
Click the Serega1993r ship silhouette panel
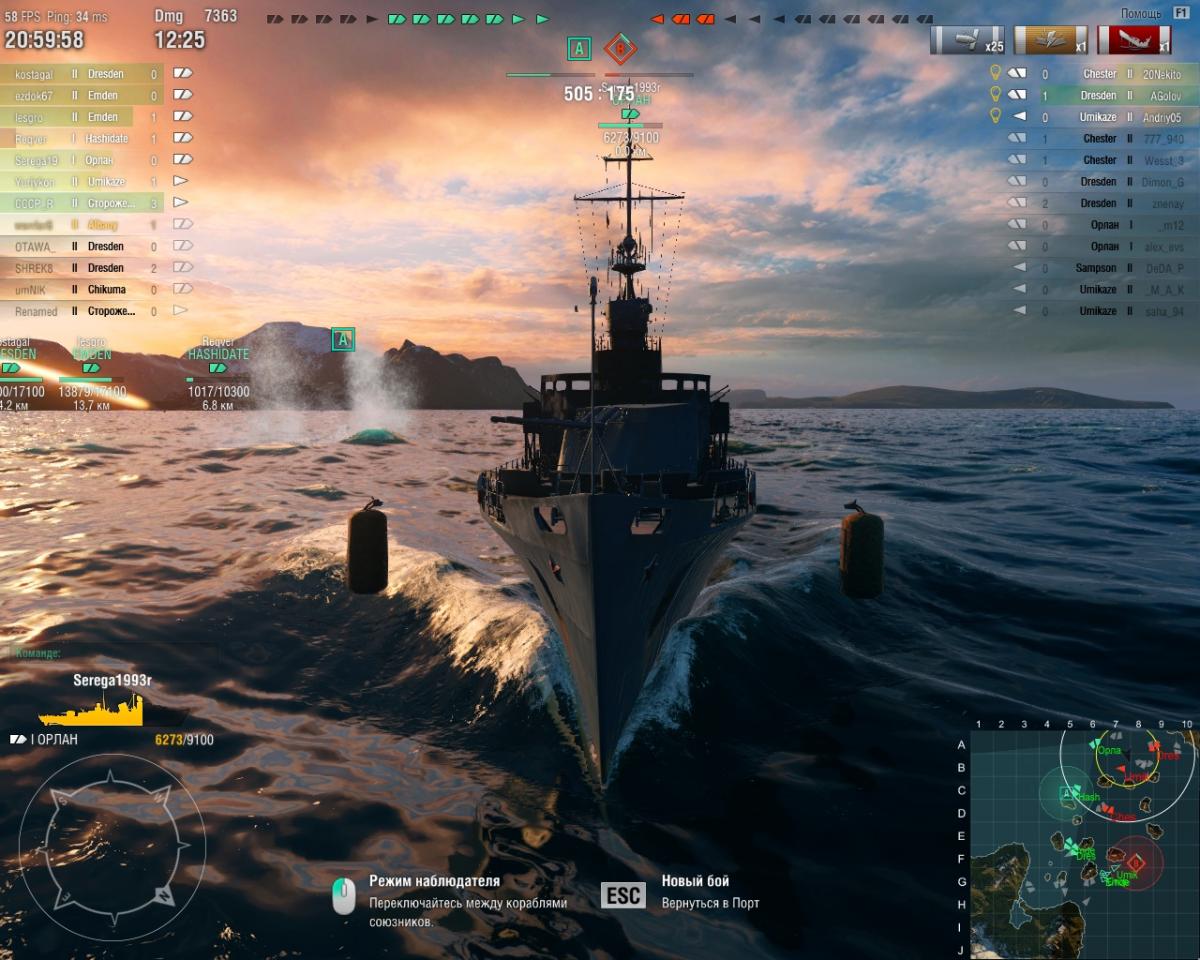click(x=110, y=708)
